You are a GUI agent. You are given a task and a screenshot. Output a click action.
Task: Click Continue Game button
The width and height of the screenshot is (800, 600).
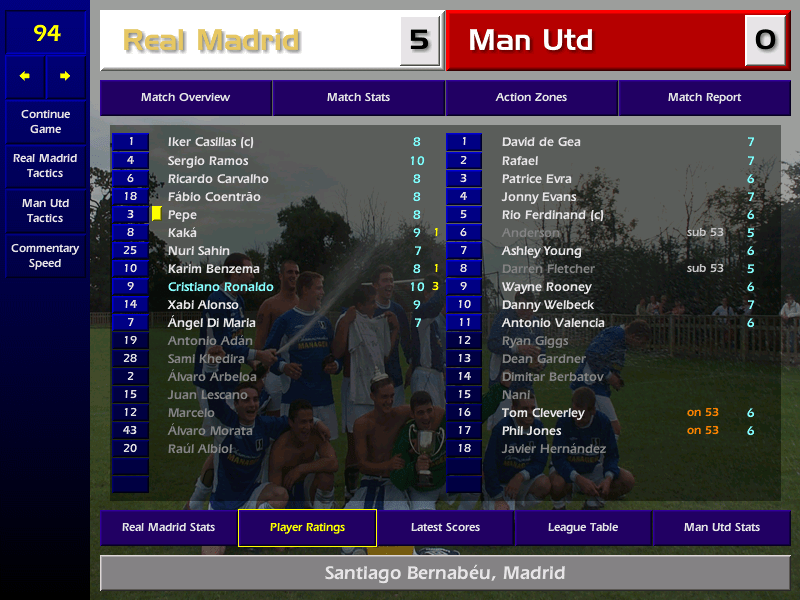pos(45,122)
